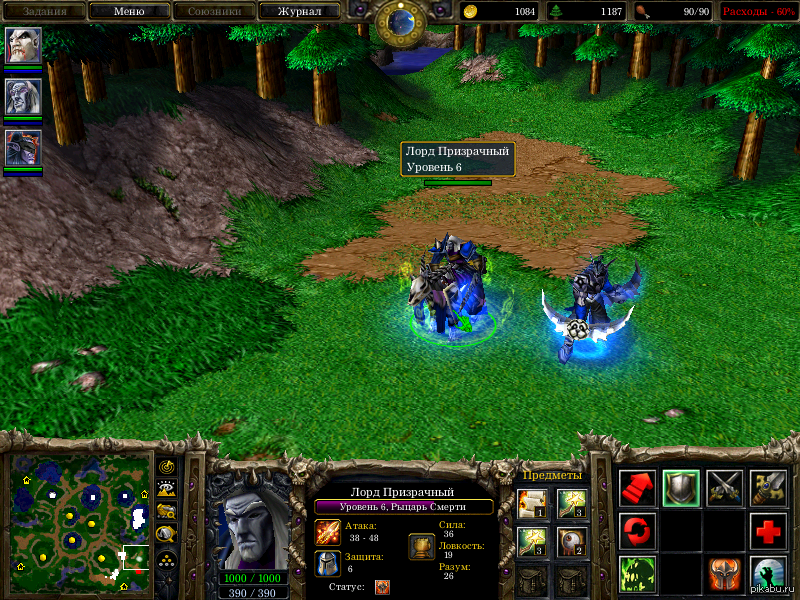Click the minimap signal ping button
Screen dimensions: 800x600
coord(167,467)
